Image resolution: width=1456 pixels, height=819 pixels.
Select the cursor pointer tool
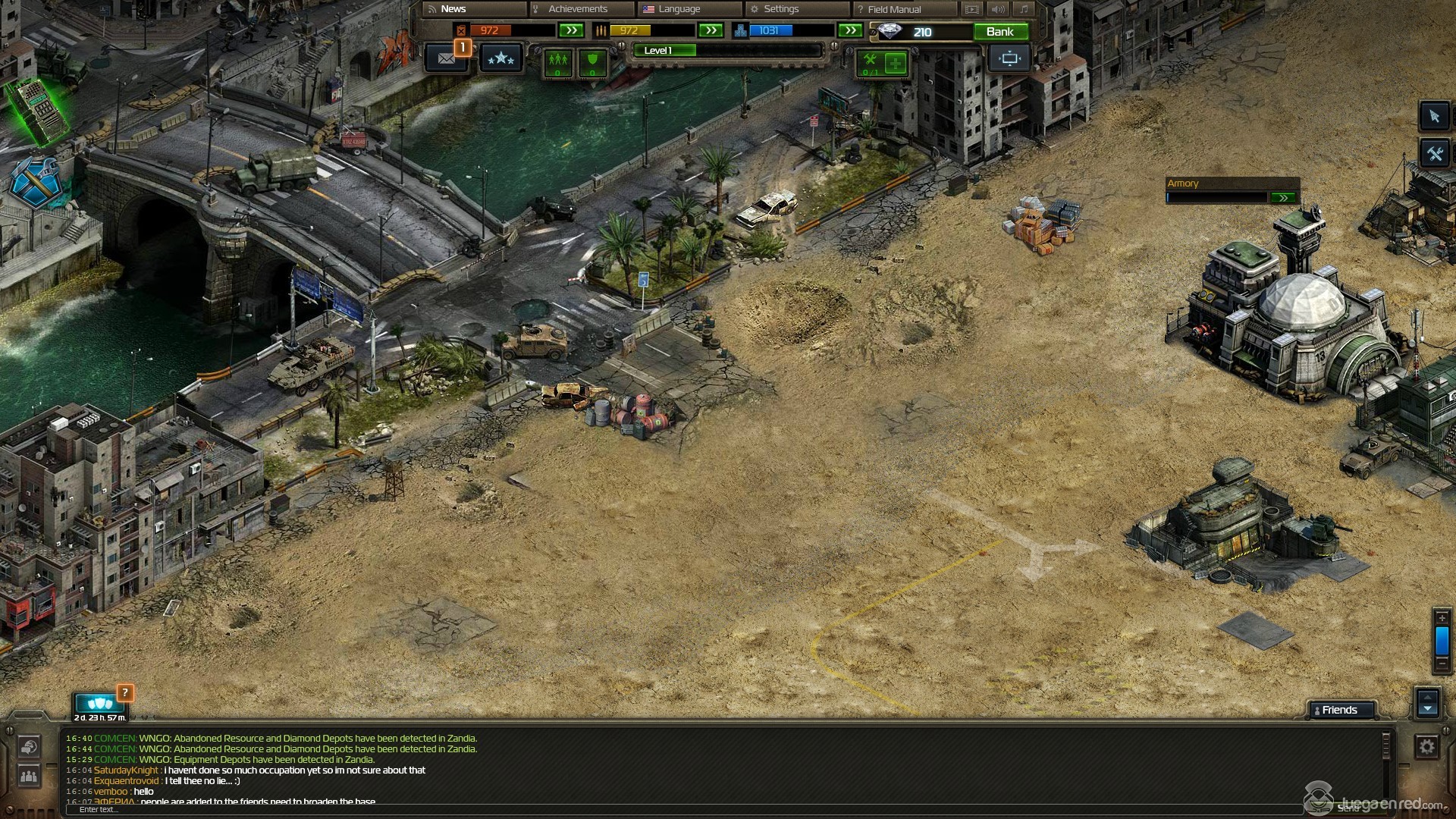coord(1433,116)
